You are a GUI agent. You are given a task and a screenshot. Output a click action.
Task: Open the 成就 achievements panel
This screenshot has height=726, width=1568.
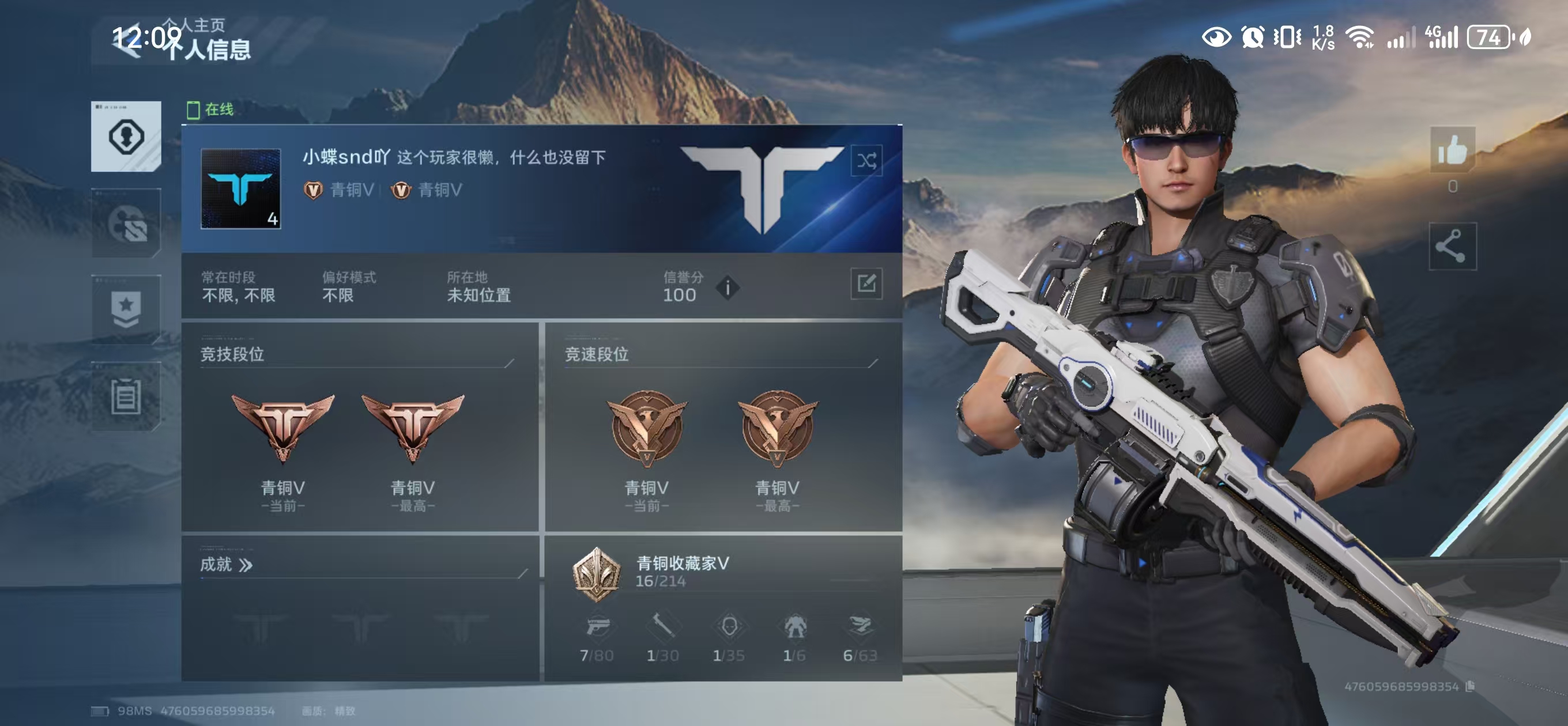pos(227,565)
